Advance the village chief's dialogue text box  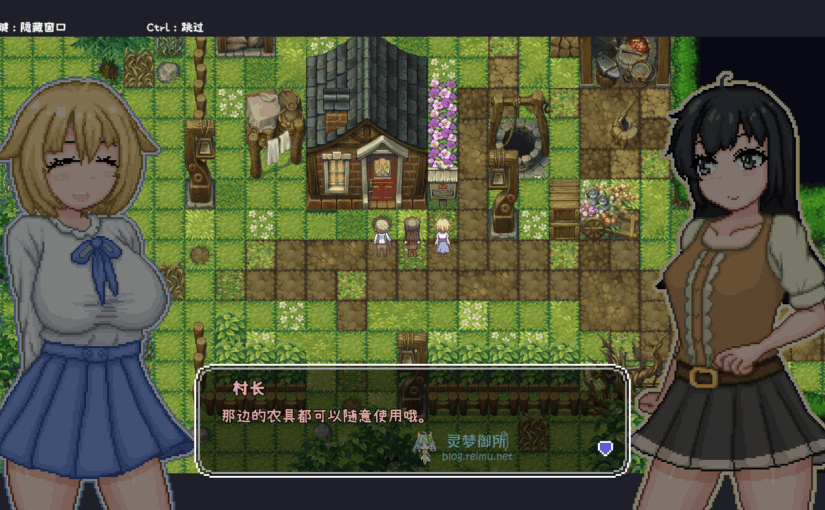(x=411, y=419)
